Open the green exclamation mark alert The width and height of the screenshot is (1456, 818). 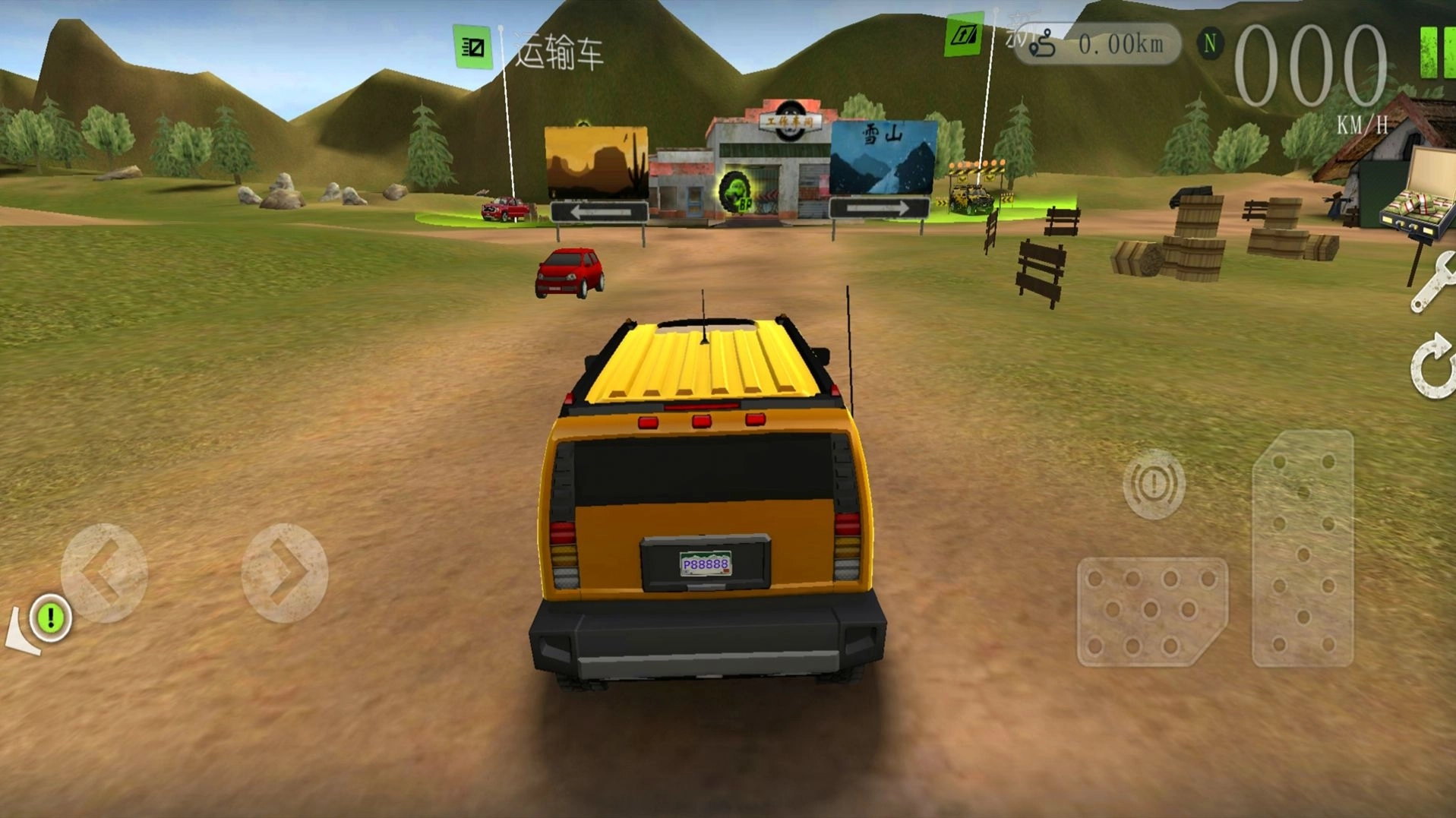coord(51,617)
